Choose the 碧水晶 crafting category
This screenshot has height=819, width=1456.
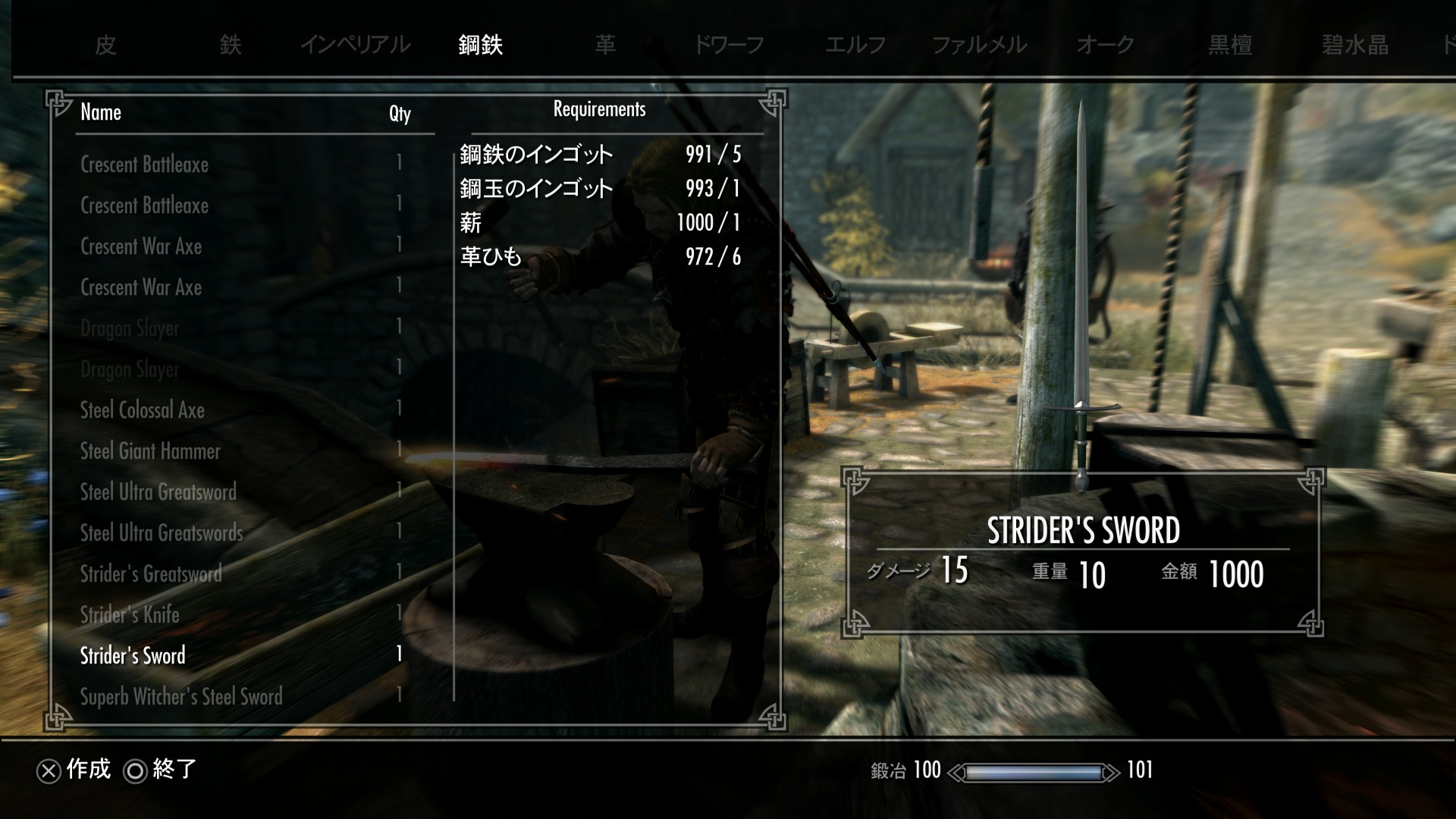pos(1355,45)
